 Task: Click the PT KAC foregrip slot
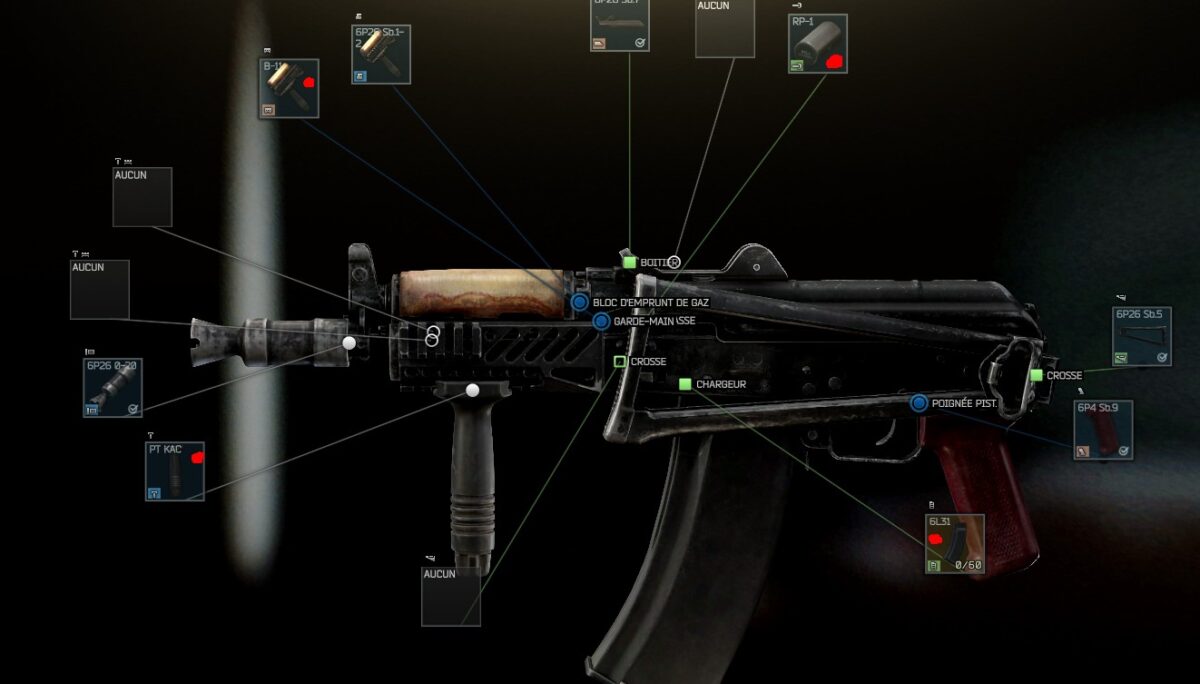point(175,471)
